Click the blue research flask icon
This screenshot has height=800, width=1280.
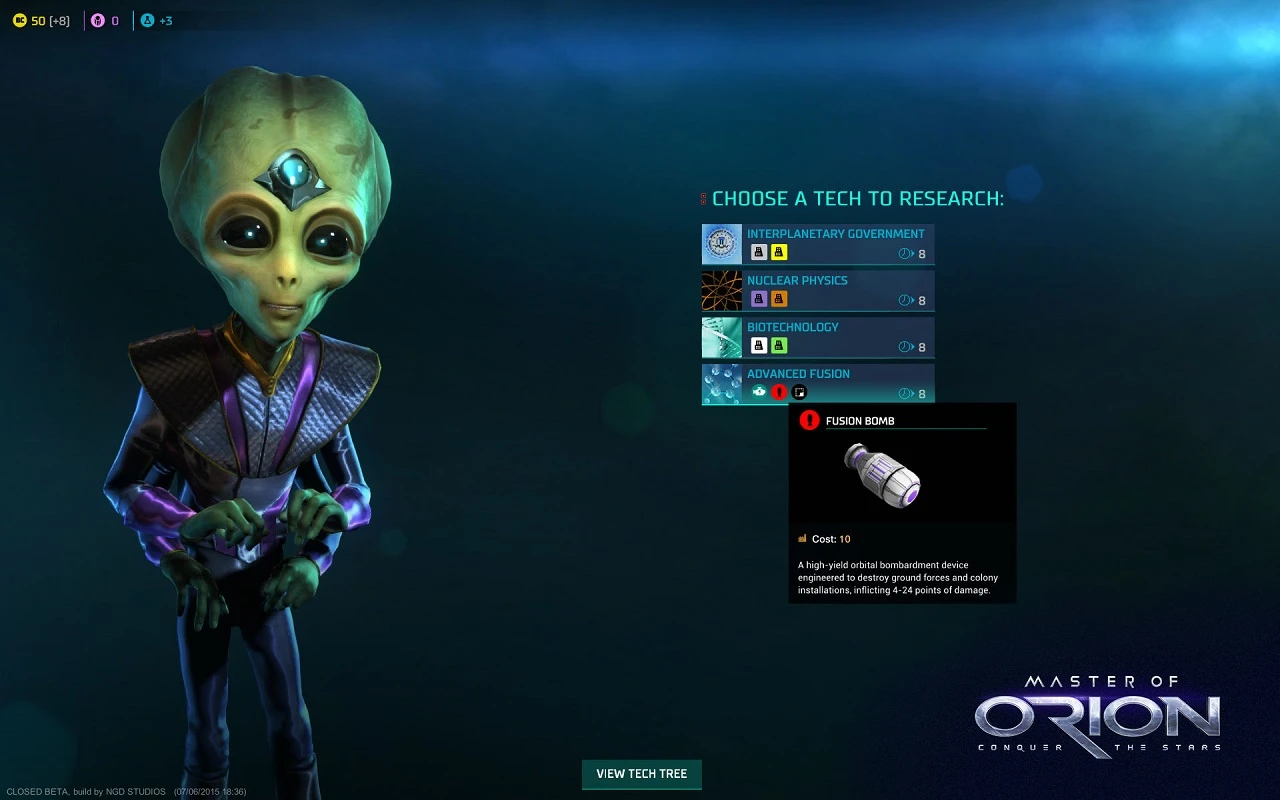tap(147, 20)
